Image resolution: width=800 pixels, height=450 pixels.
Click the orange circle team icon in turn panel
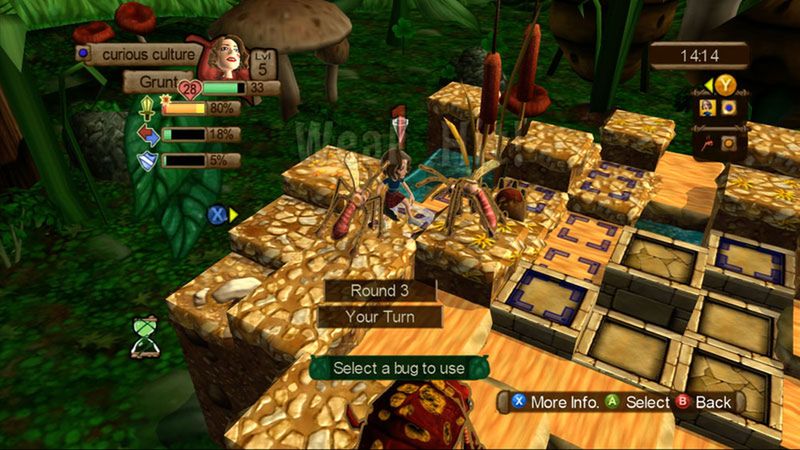(x=729, y=143)
